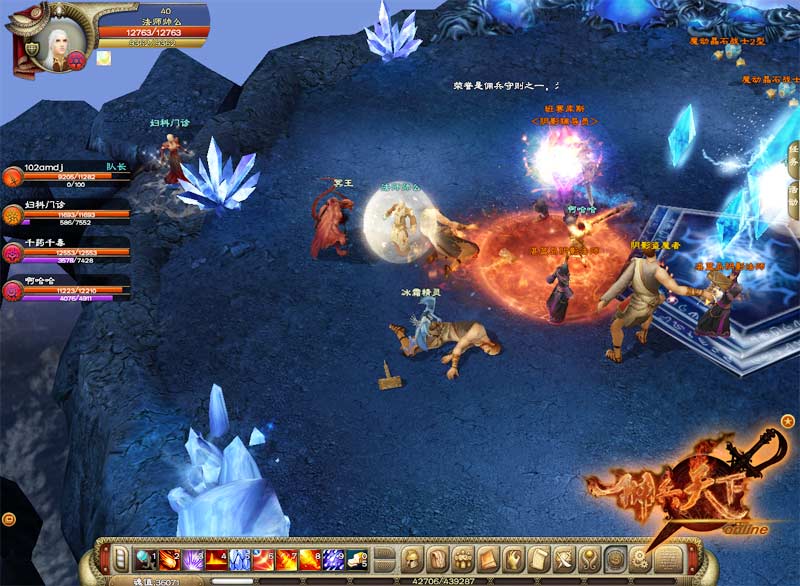Click the yellow buff icon beside portrait
This screenshot has height=586, width=800.
pyautogui.click(x=104, y=58)
